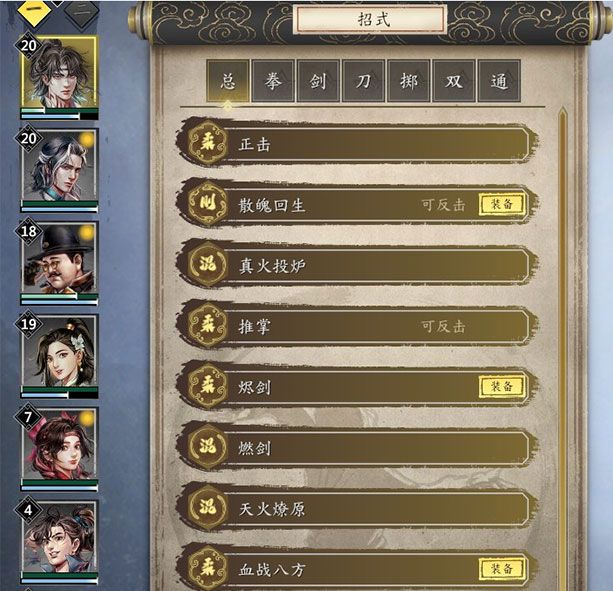
Task: Equip the 血战八方 move
Action: point(501,569)
